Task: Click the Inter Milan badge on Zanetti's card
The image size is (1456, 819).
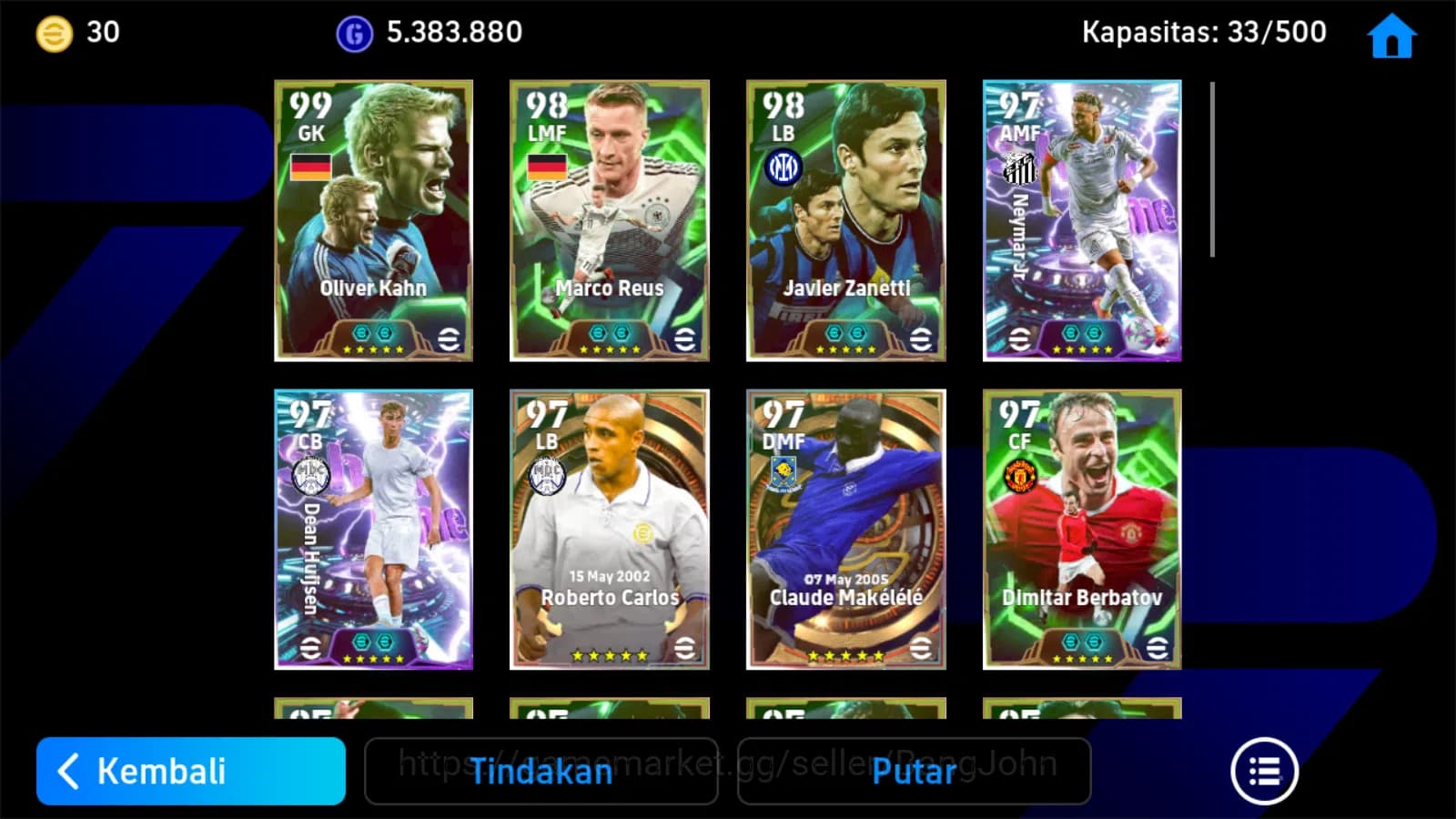Action: 784,167
